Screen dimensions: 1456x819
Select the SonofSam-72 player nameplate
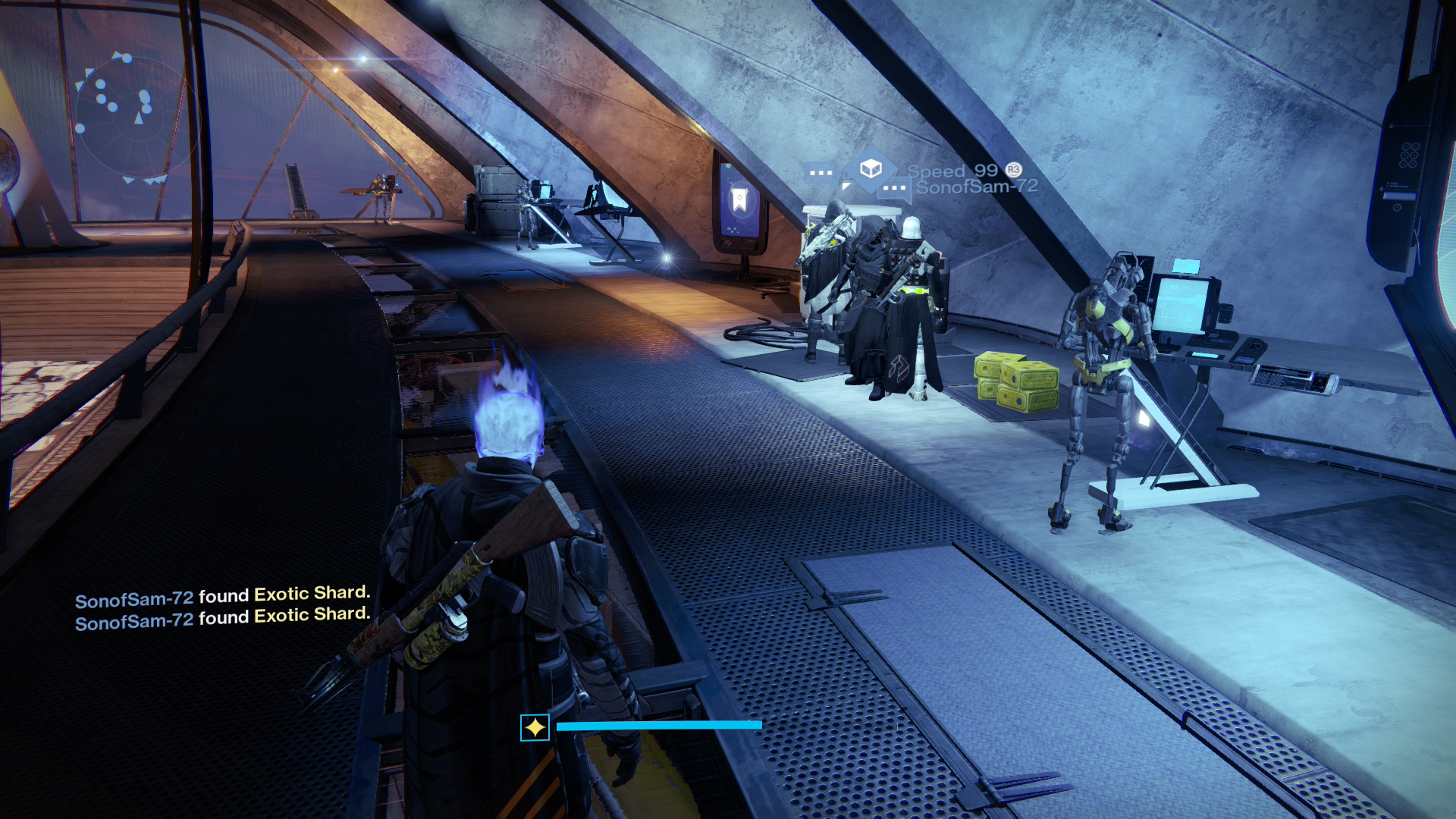coord(976,187)
